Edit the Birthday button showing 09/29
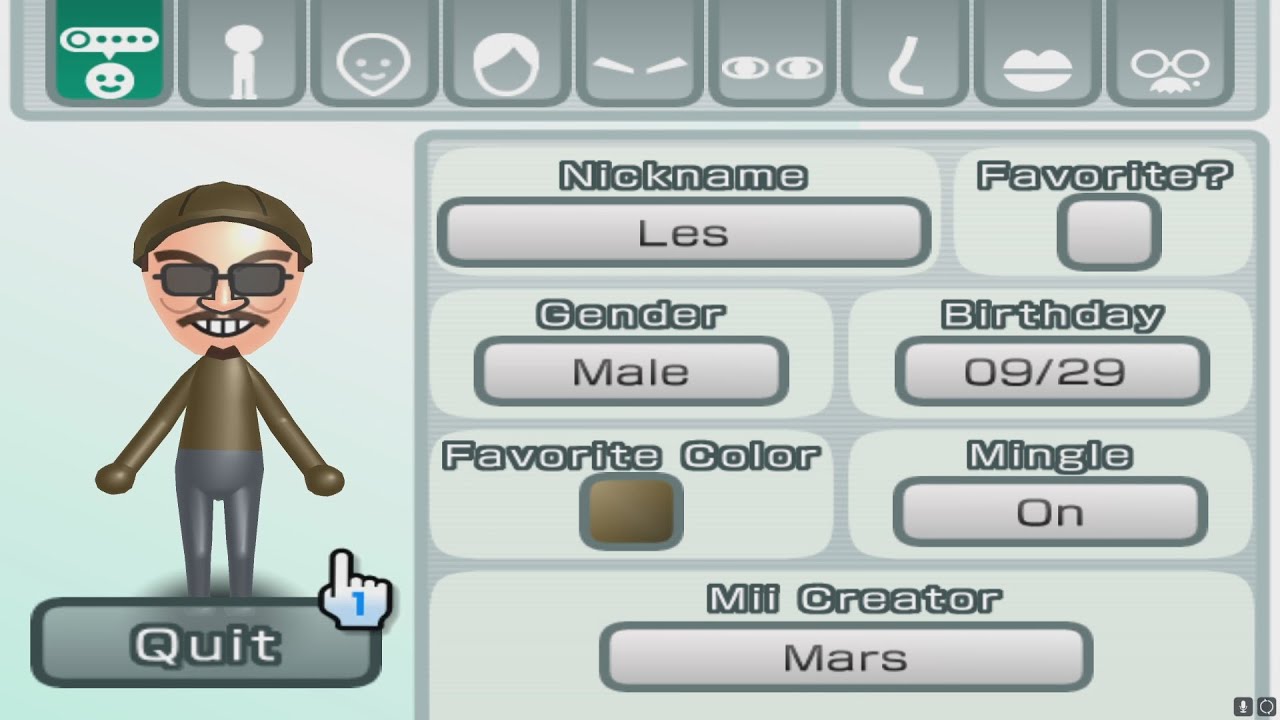Image resolution: width=1280 pixels, height=720 pixels. (x=1052, y=372)
